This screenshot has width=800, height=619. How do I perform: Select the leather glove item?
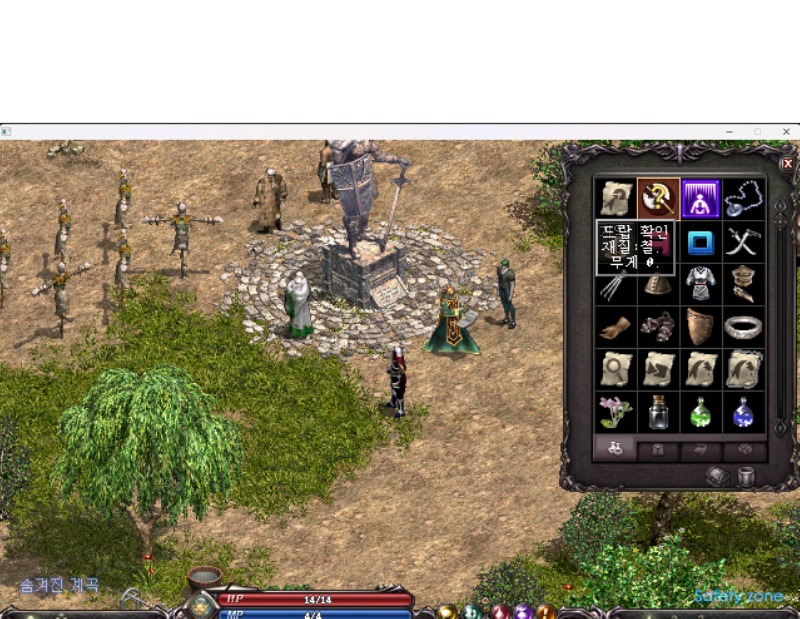(615, 327)
